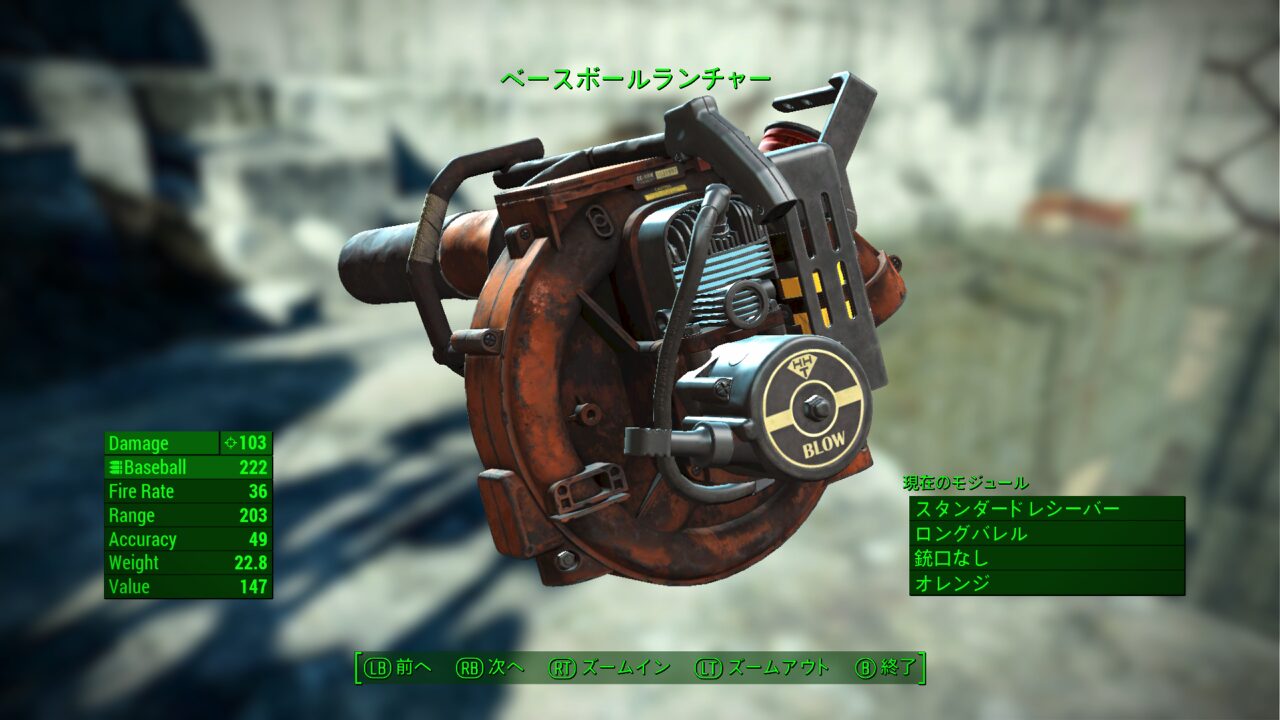Pick the オレンジ paint module entry
Screen dimensions: 1280x720
click(1046, 583)
